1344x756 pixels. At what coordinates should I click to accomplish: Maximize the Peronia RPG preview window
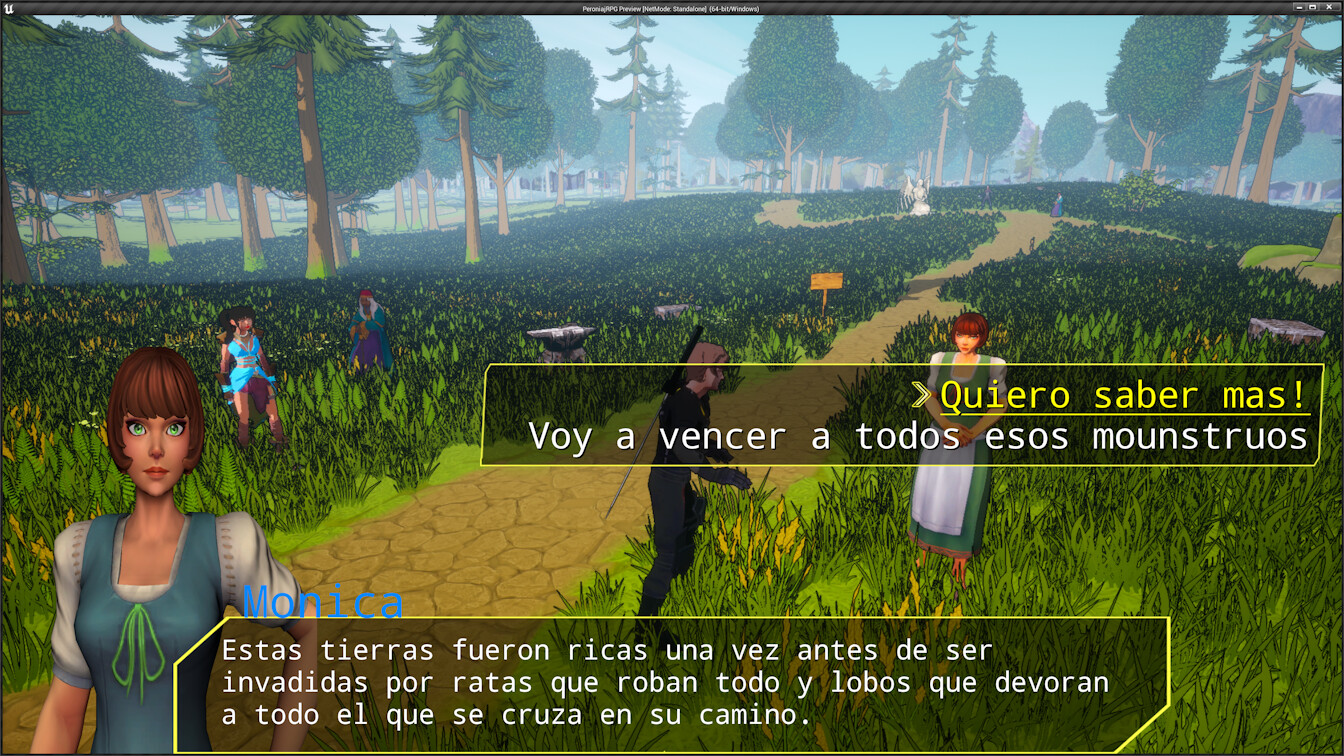[1310, 7]
